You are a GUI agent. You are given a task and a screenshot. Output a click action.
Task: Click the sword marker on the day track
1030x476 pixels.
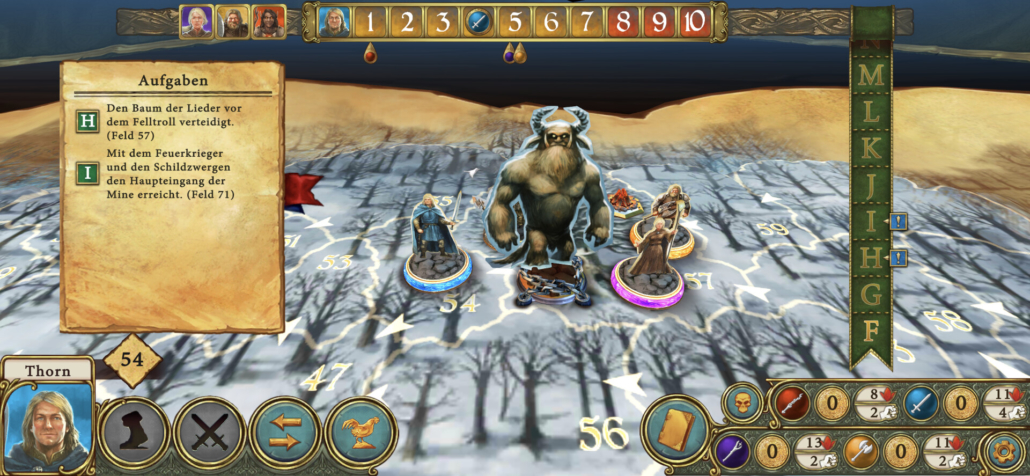click(477, 21)
